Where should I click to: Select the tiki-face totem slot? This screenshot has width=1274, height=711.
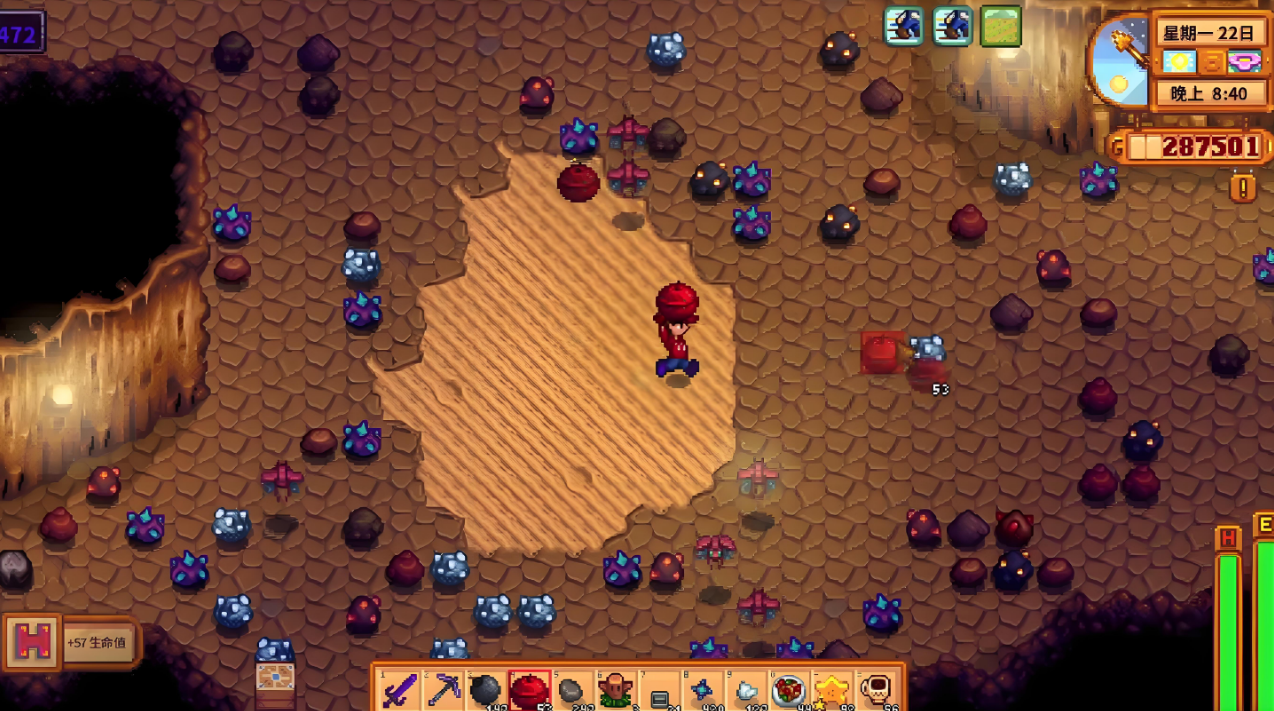(x=615, y=689)
